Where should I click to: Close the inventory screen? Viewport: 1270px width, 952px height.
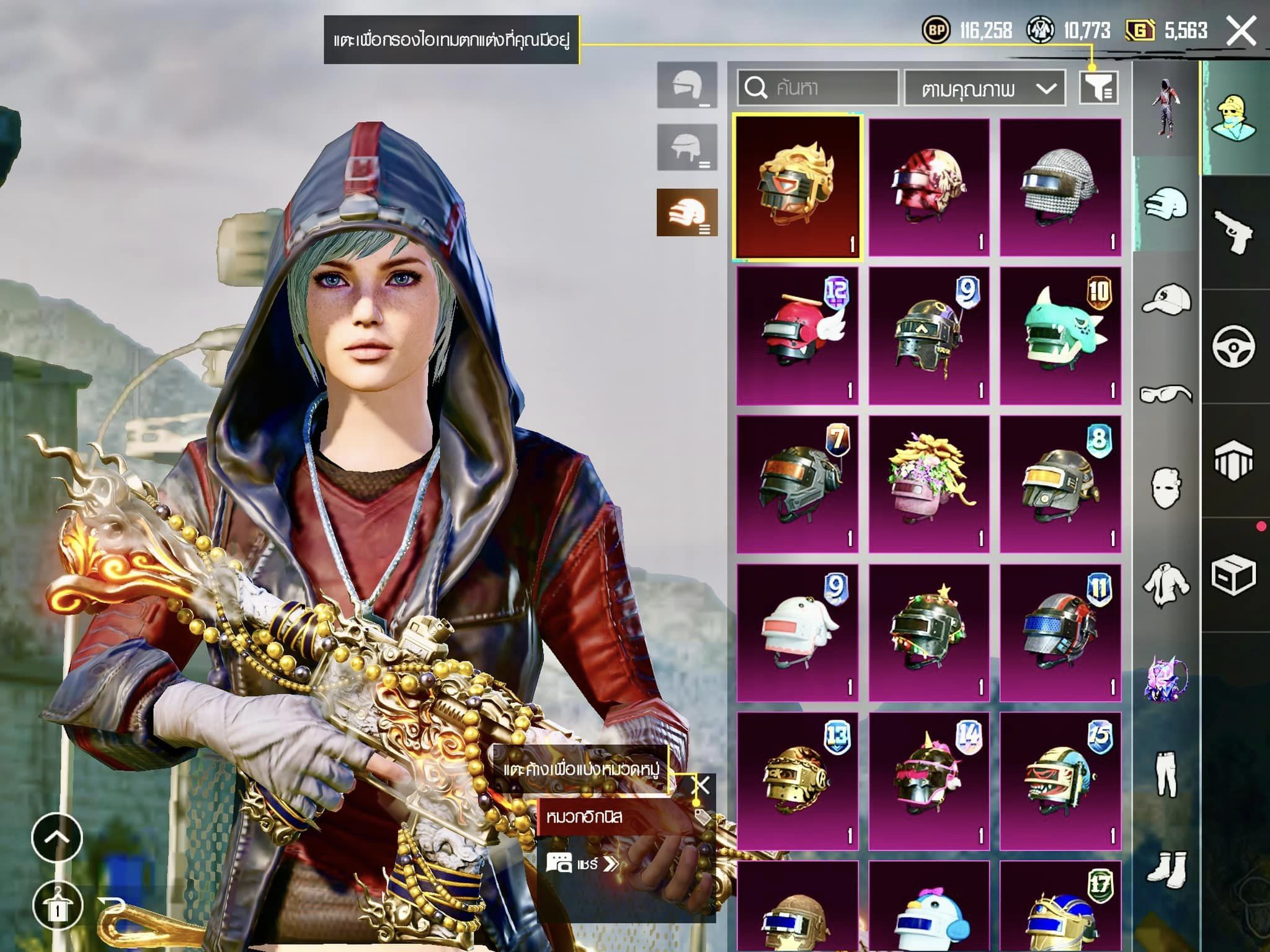pyautogui.click(x=1241, y=31)
